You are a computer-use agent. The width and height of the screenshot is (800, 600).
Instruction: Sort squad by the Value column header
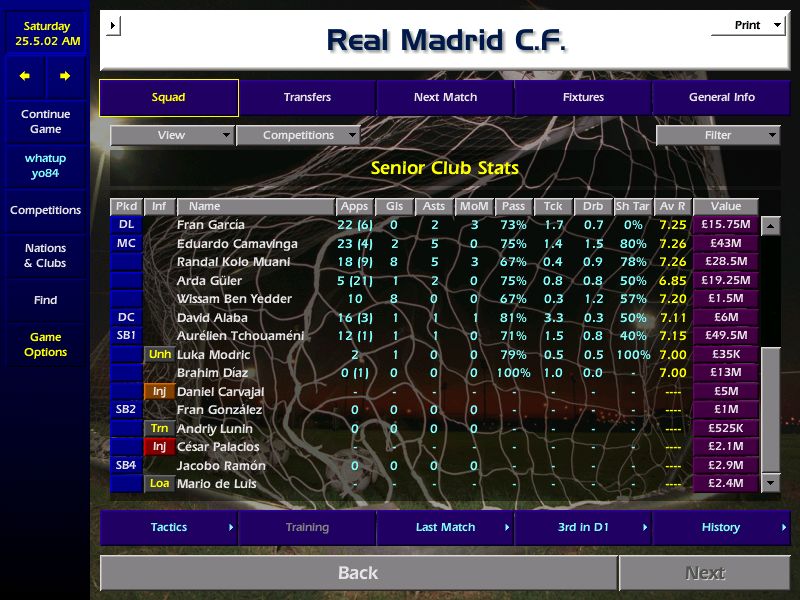(725, 207)
